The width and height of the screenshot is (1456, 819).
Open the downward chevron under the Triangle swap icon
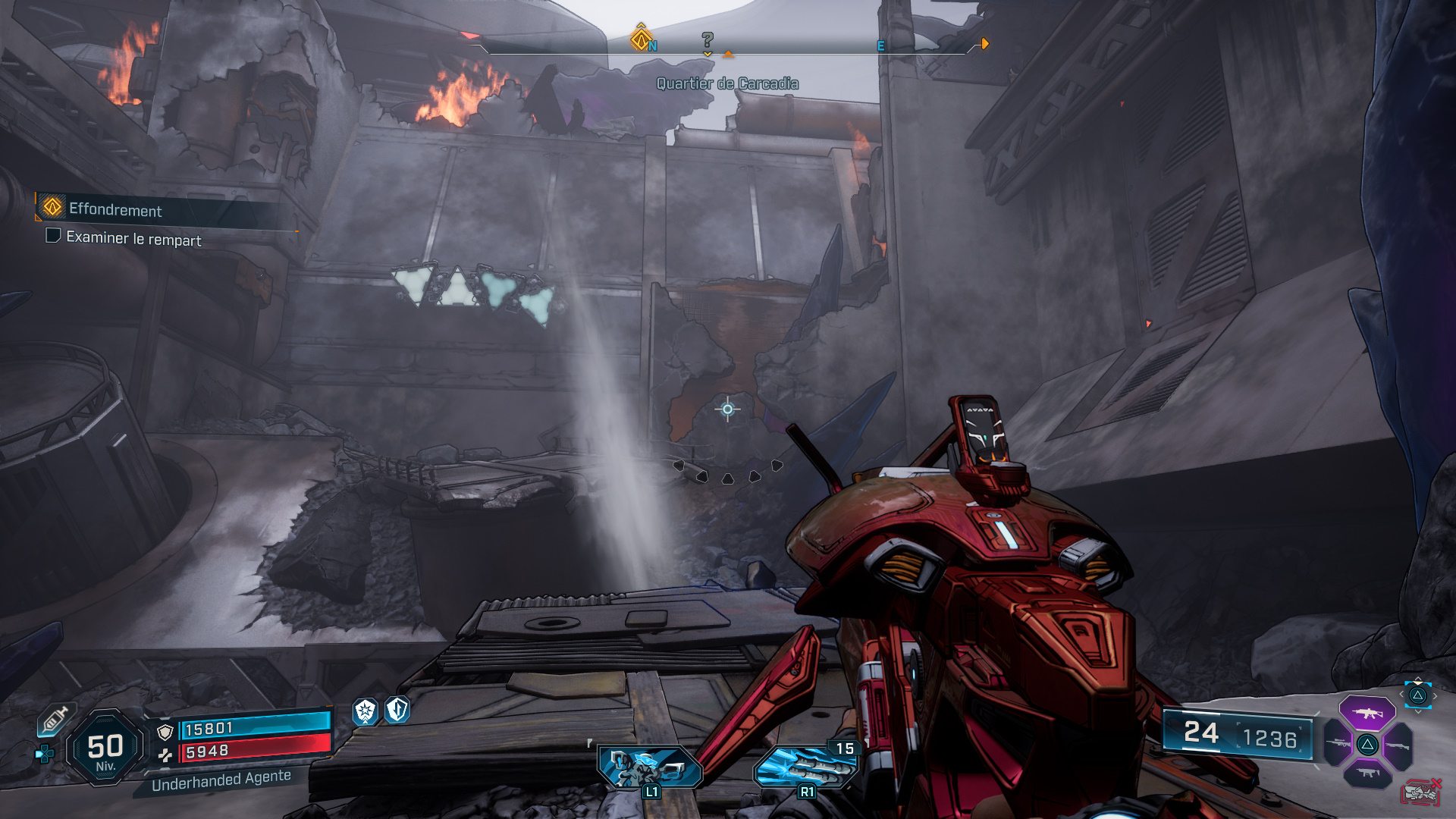(1417, 711)
